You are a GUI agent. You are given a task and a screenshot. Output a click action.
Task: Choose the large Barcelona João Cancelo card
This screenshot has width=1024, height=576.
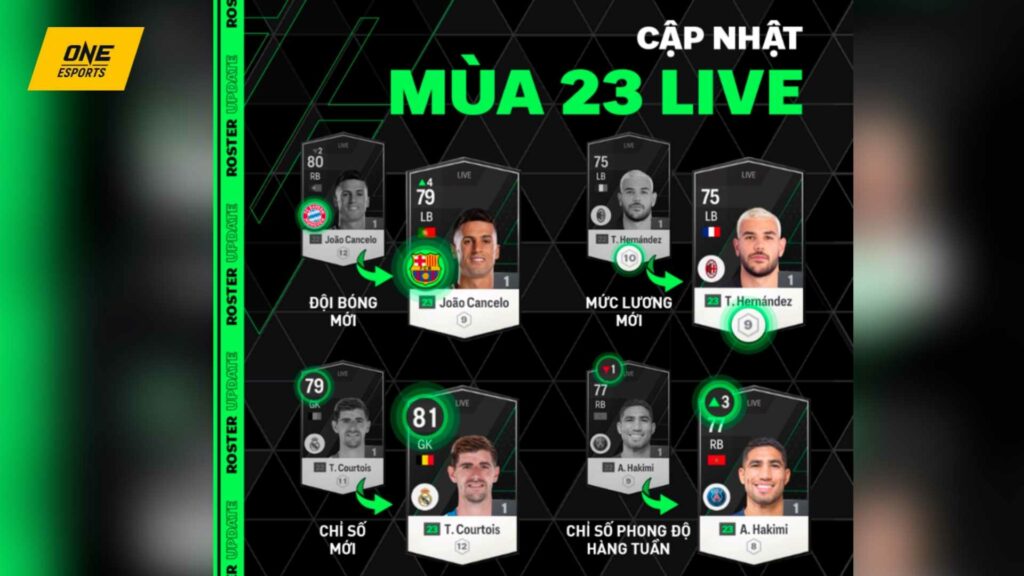[462, 252]
